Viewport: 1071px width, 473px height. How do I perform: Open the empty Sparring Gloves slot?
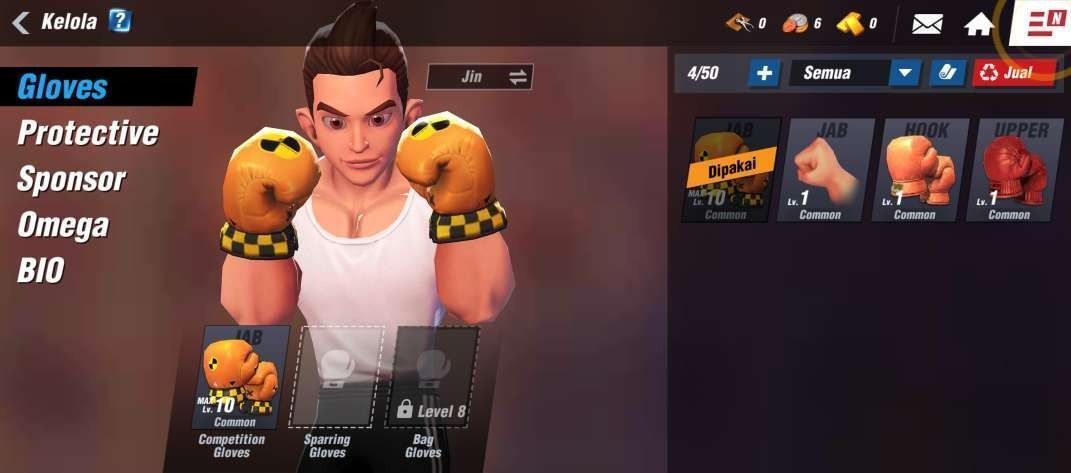[336, 377]
